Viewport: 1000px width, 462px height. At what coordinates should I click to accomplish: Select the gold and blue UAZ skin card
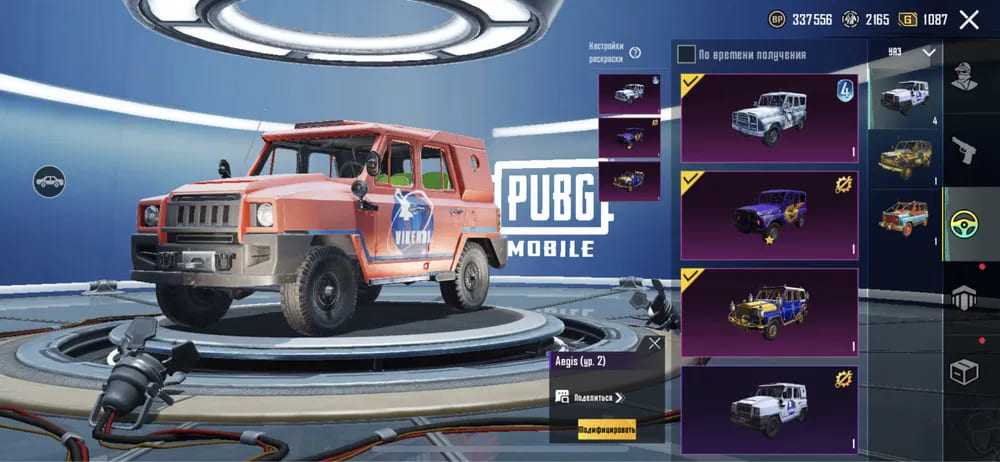[768, 312]
